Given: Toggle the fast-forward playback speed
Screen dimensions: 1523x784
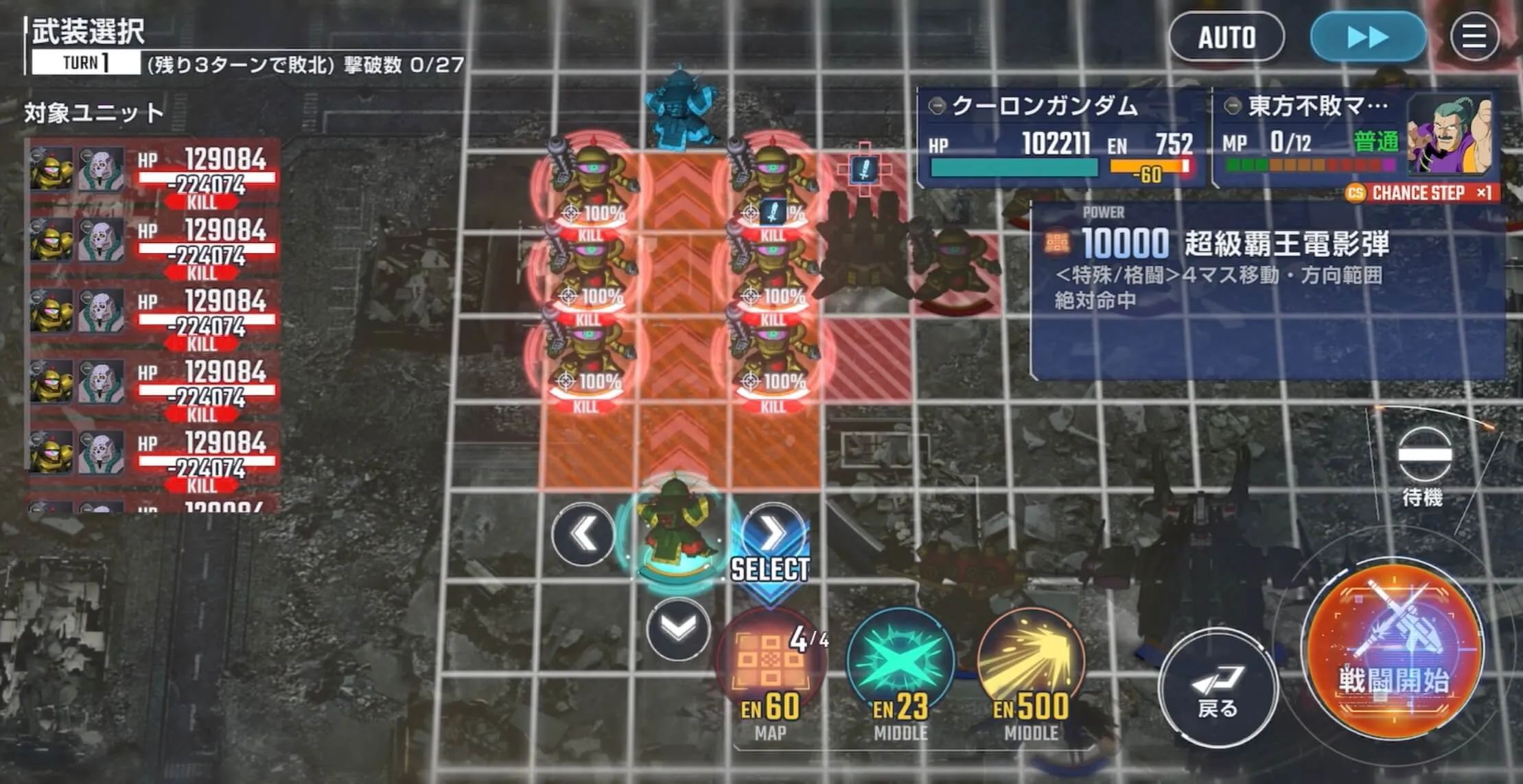Looking at the screenshot, I should point(1367,38).
